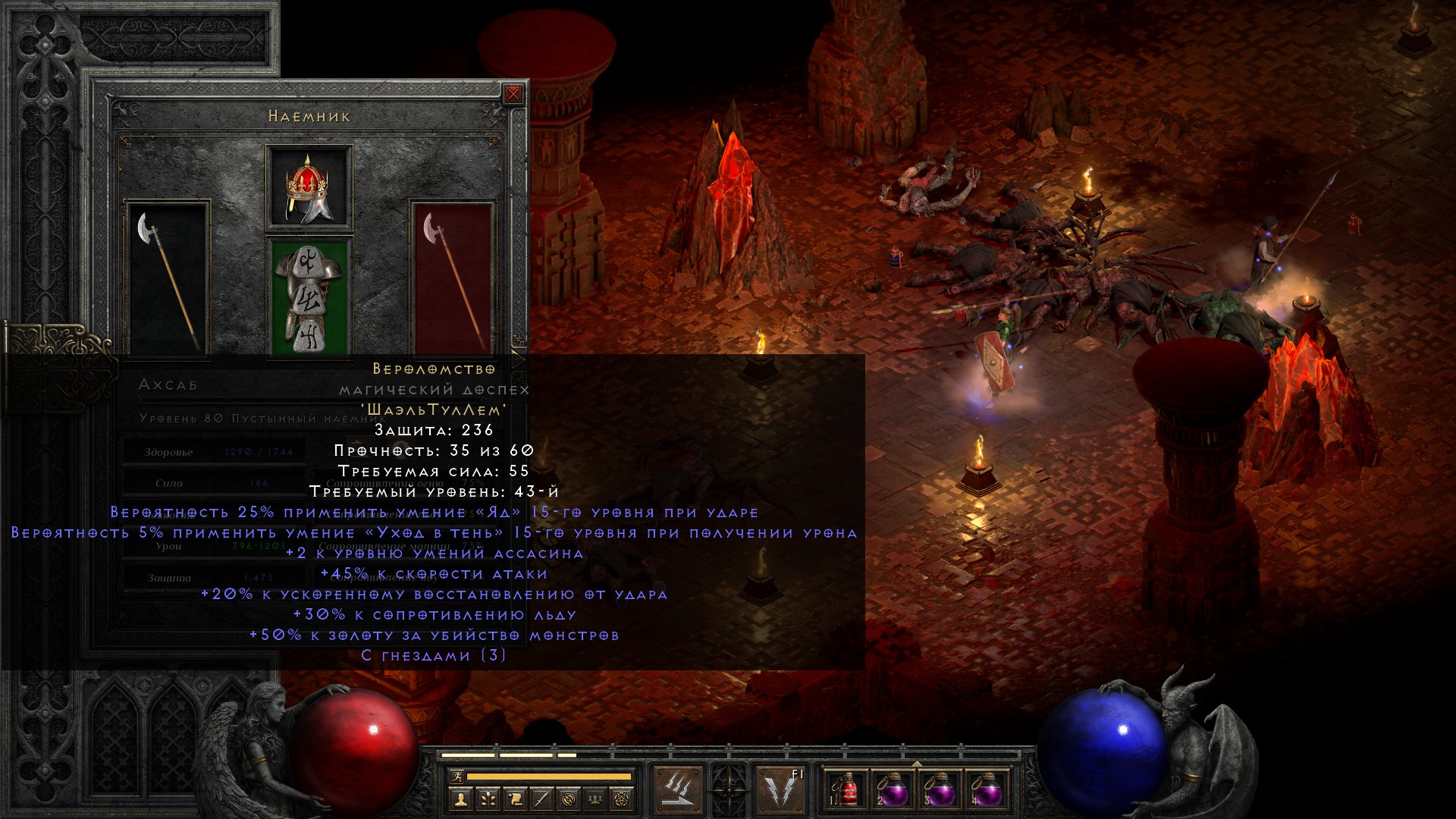
Task: Open the quest log scroll icon
Action: [x=514, y=799]
